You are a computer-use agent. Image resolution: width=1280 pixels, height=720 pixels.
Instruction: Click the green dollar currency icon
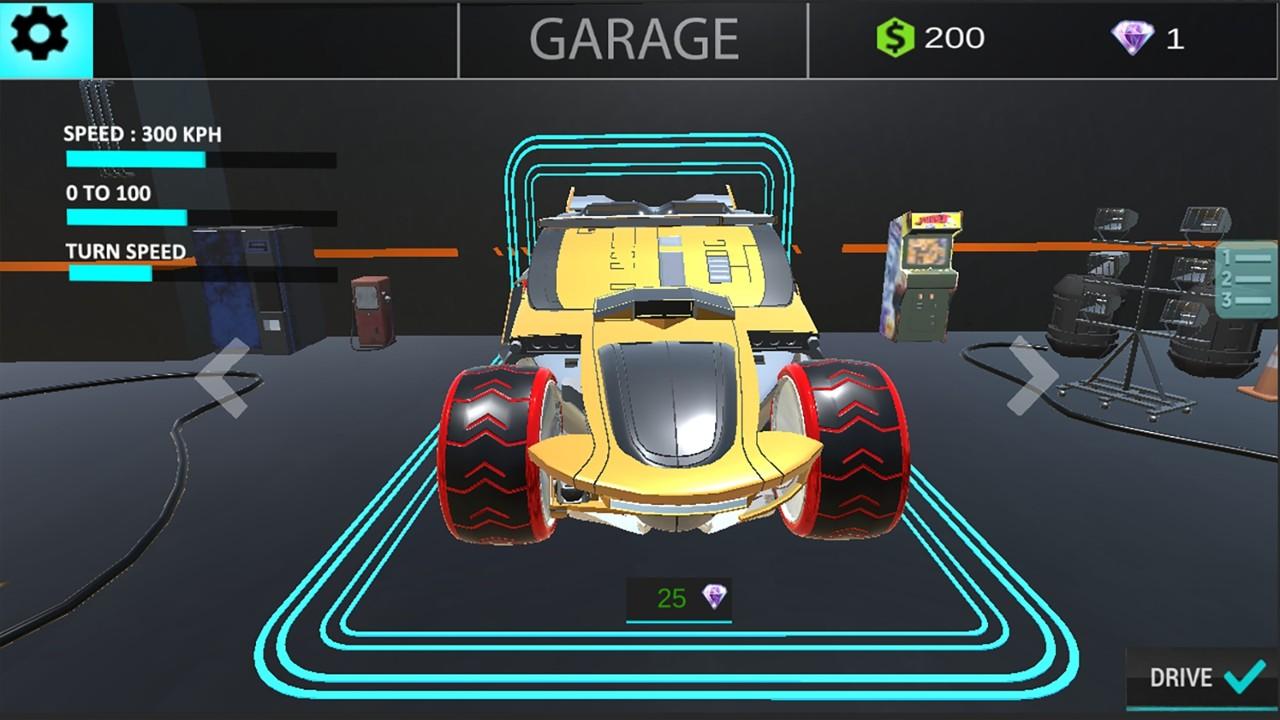pos(895,37)
